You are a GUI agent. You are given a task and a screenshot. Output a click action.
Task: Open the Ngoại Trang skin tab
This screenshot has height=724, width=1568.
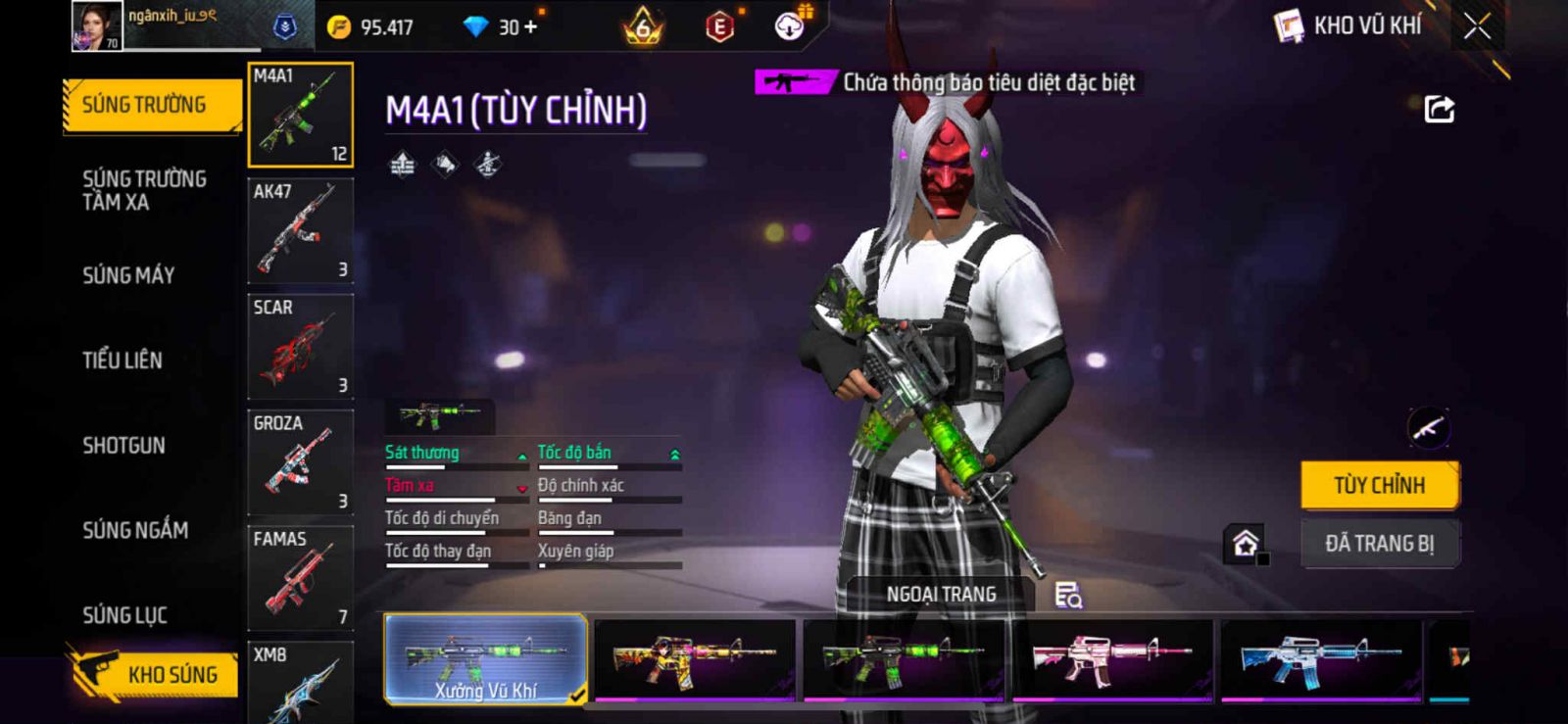[x=941, y=594]
